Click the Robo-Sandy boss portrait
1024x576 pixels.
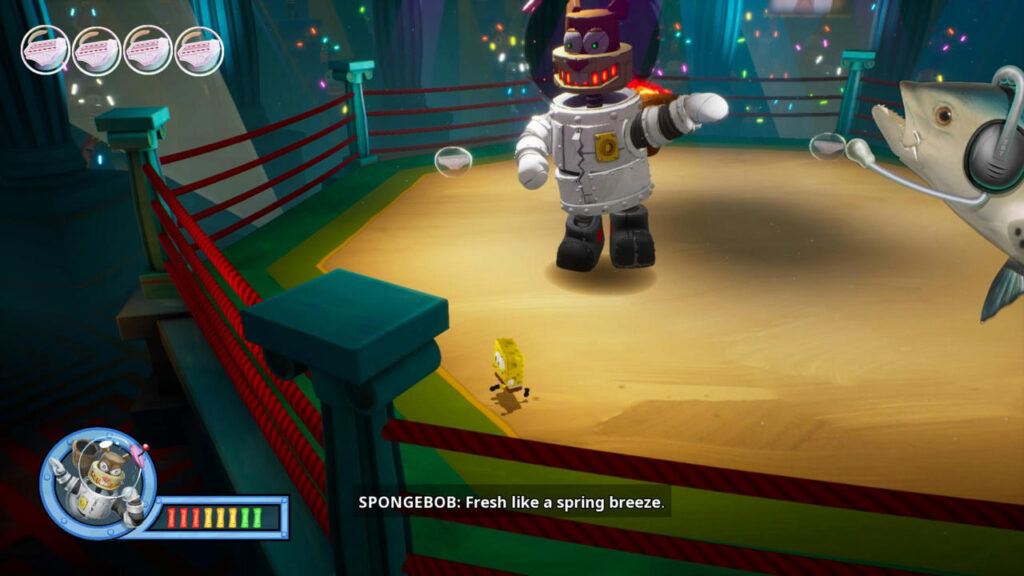(x=98, y=483)
